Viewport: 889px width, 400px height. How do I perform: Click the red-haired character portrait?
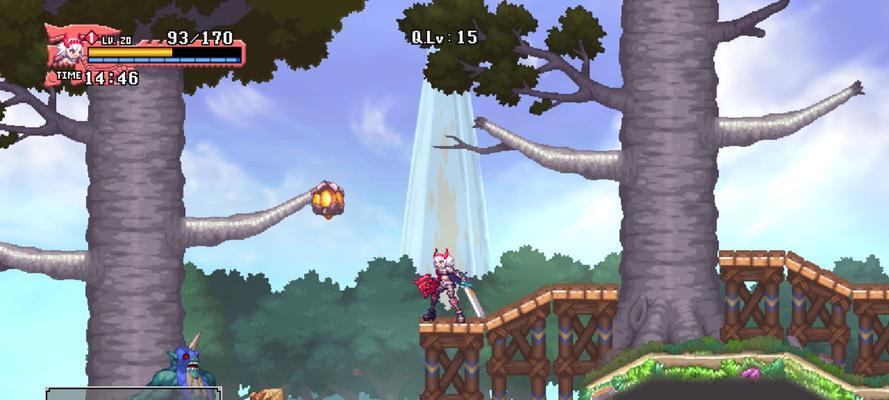(x=68, y=48)
